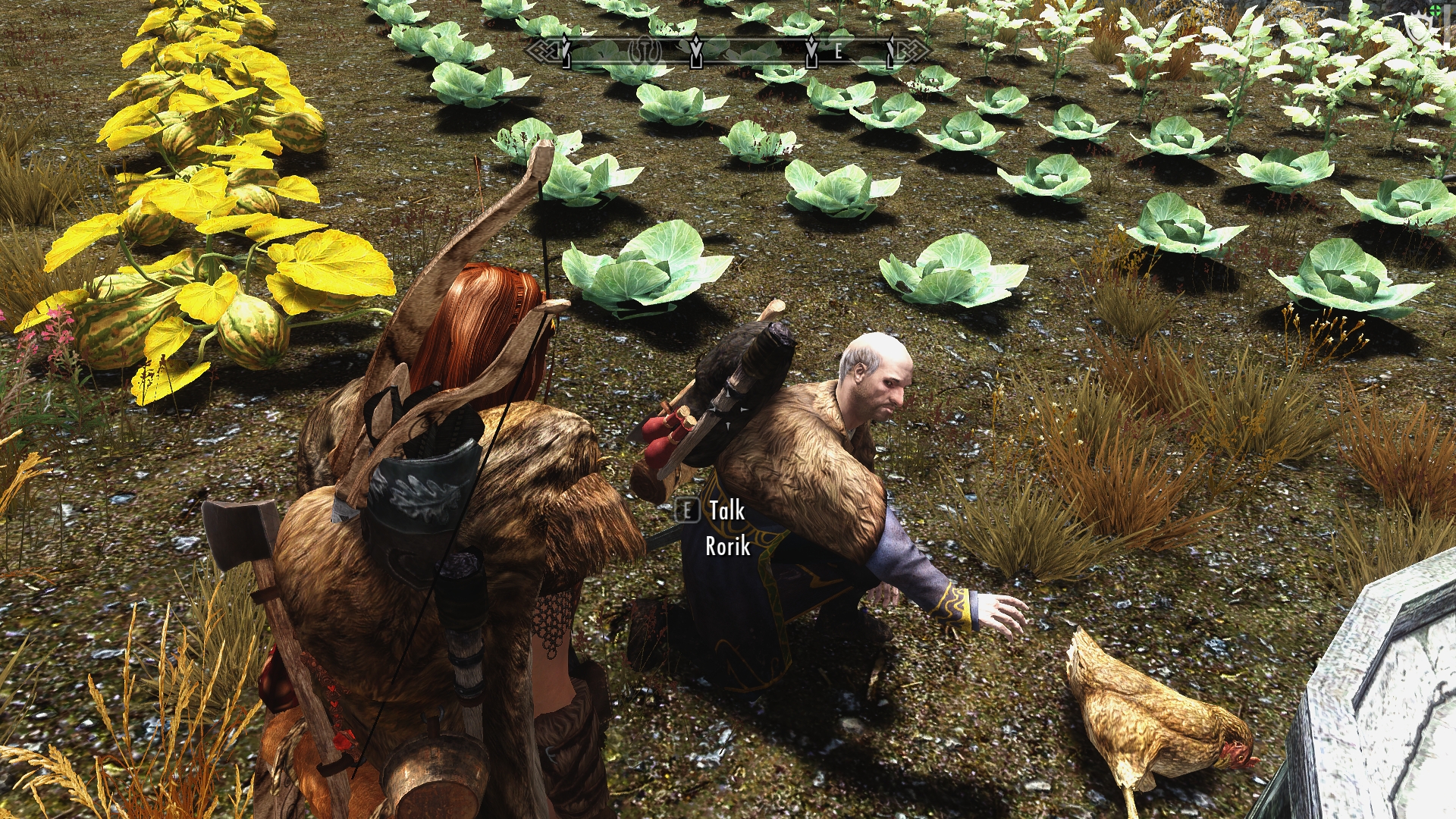1456x819 pixels.
Task: Select the faded location marker on the compass
Action: [x=645, y=51]
